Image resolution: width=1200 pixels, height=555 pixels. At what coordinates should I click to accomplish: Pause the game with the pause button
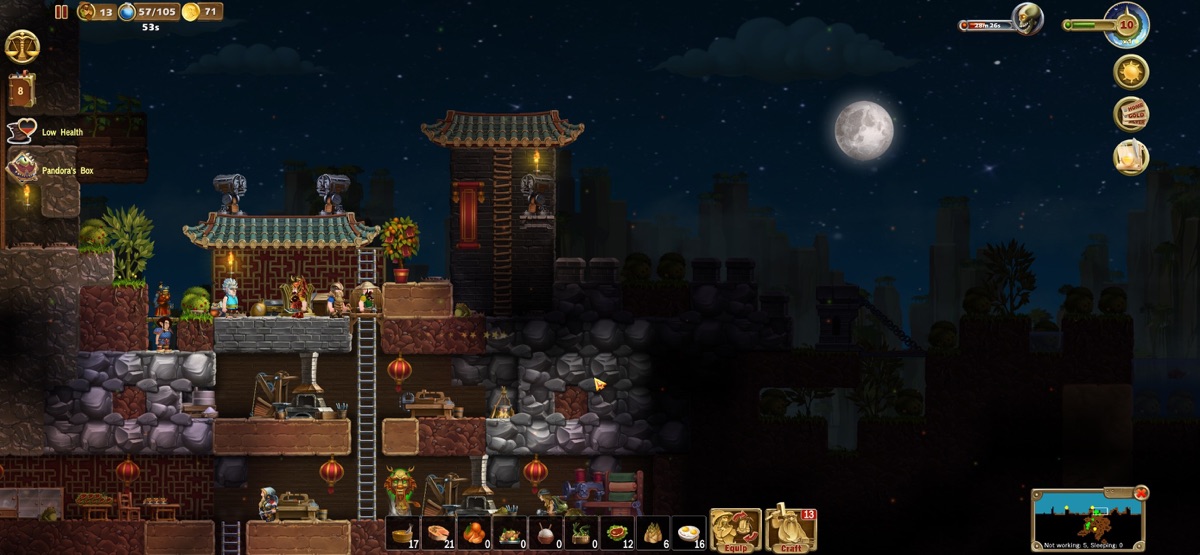tap(61, 12)
